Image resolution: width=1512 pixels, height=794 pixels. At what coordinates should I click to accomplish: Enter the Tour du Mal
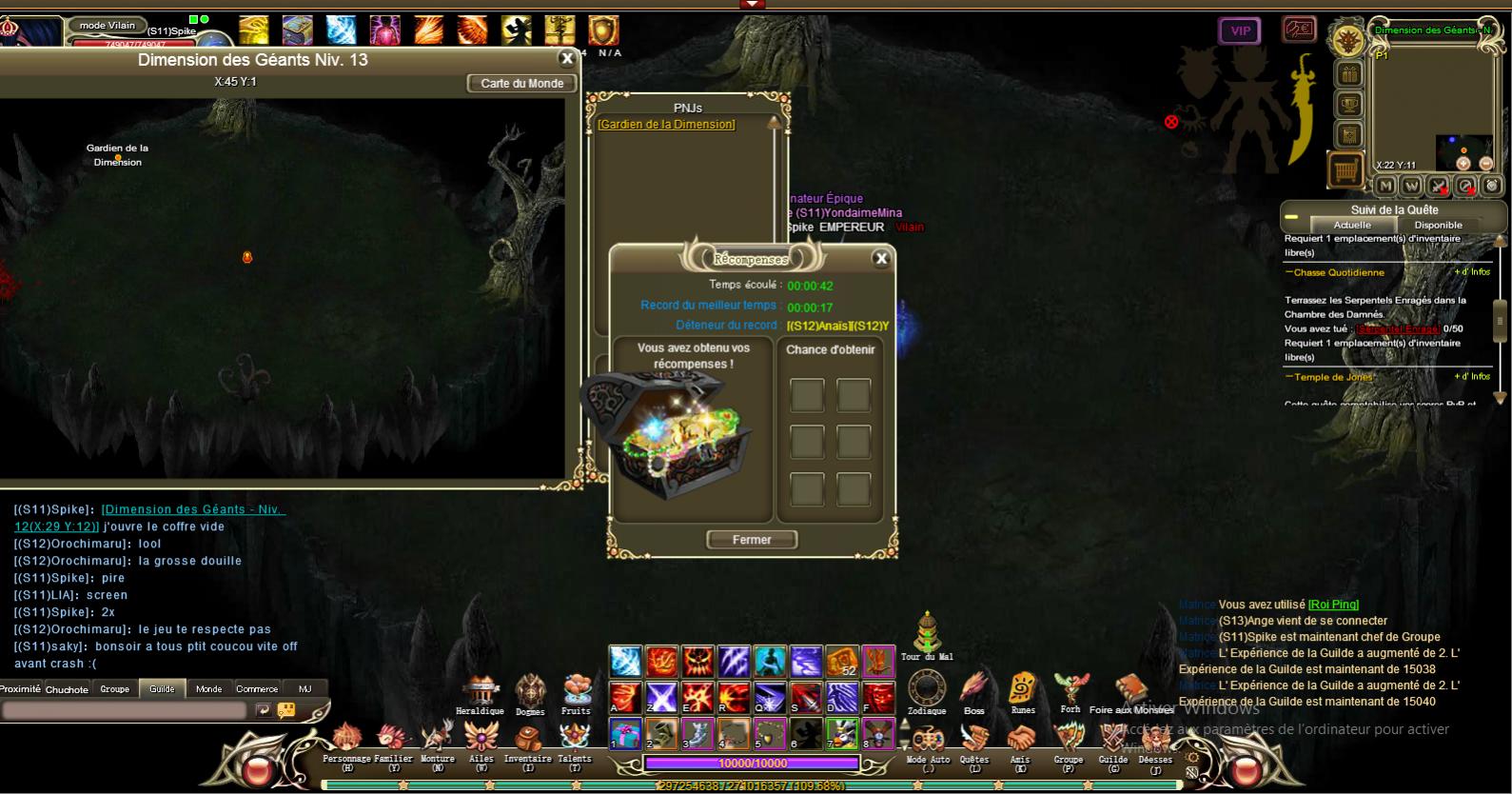(927, 631)
